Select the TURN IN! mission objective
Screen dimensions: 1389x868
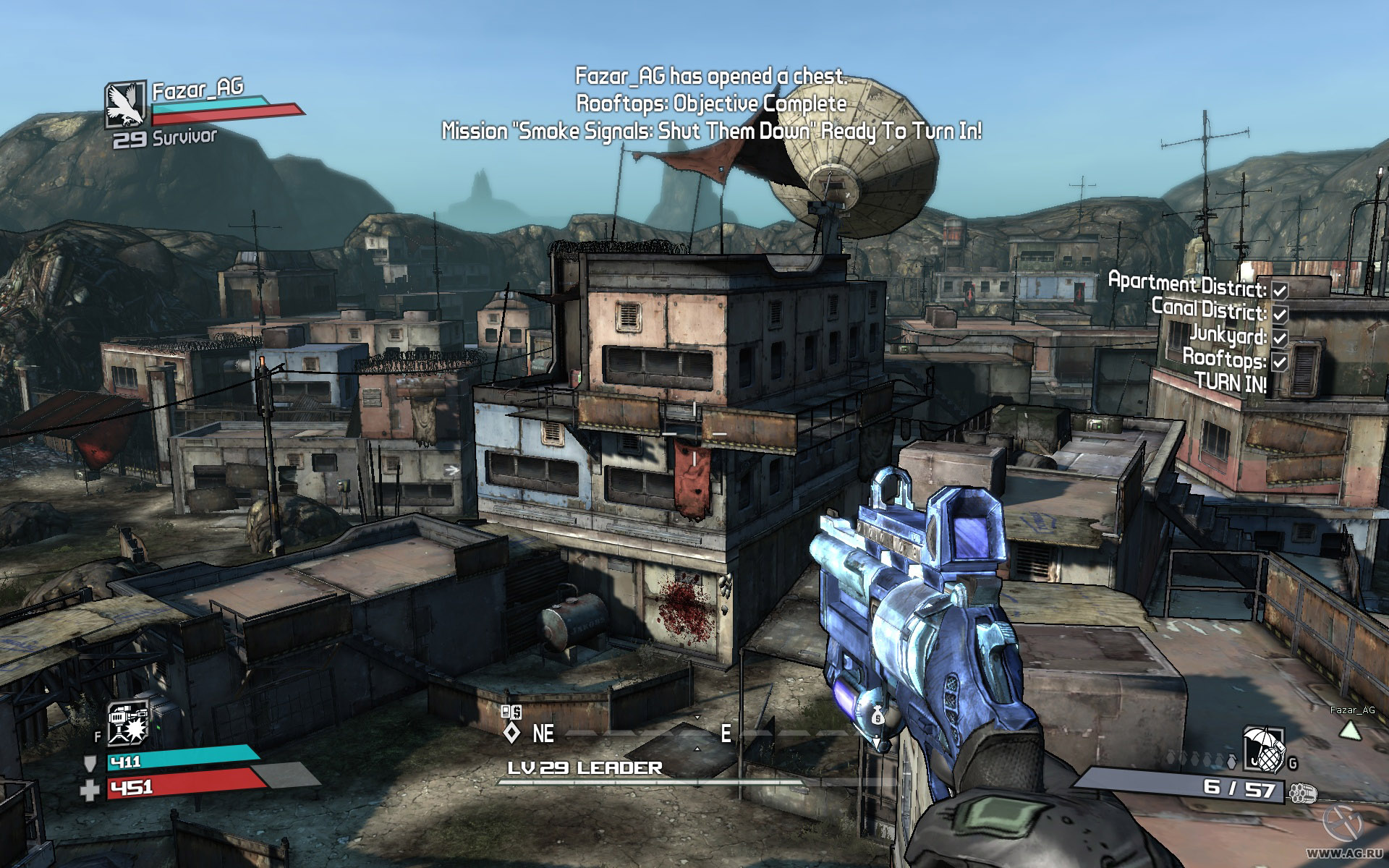tap(1231, 383)
